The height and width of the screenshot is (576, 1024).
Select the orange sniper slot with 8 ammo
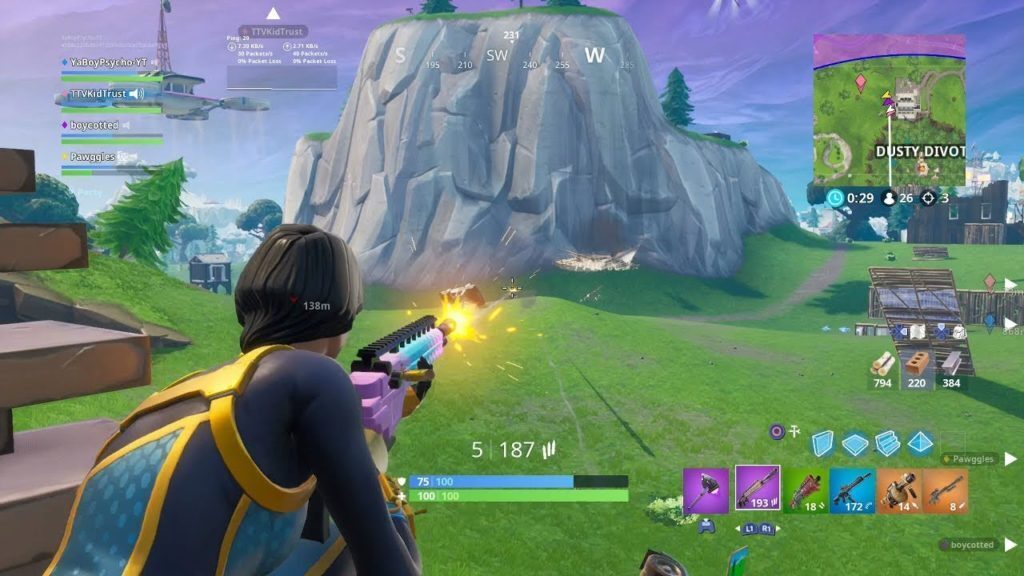click(946, 490)
